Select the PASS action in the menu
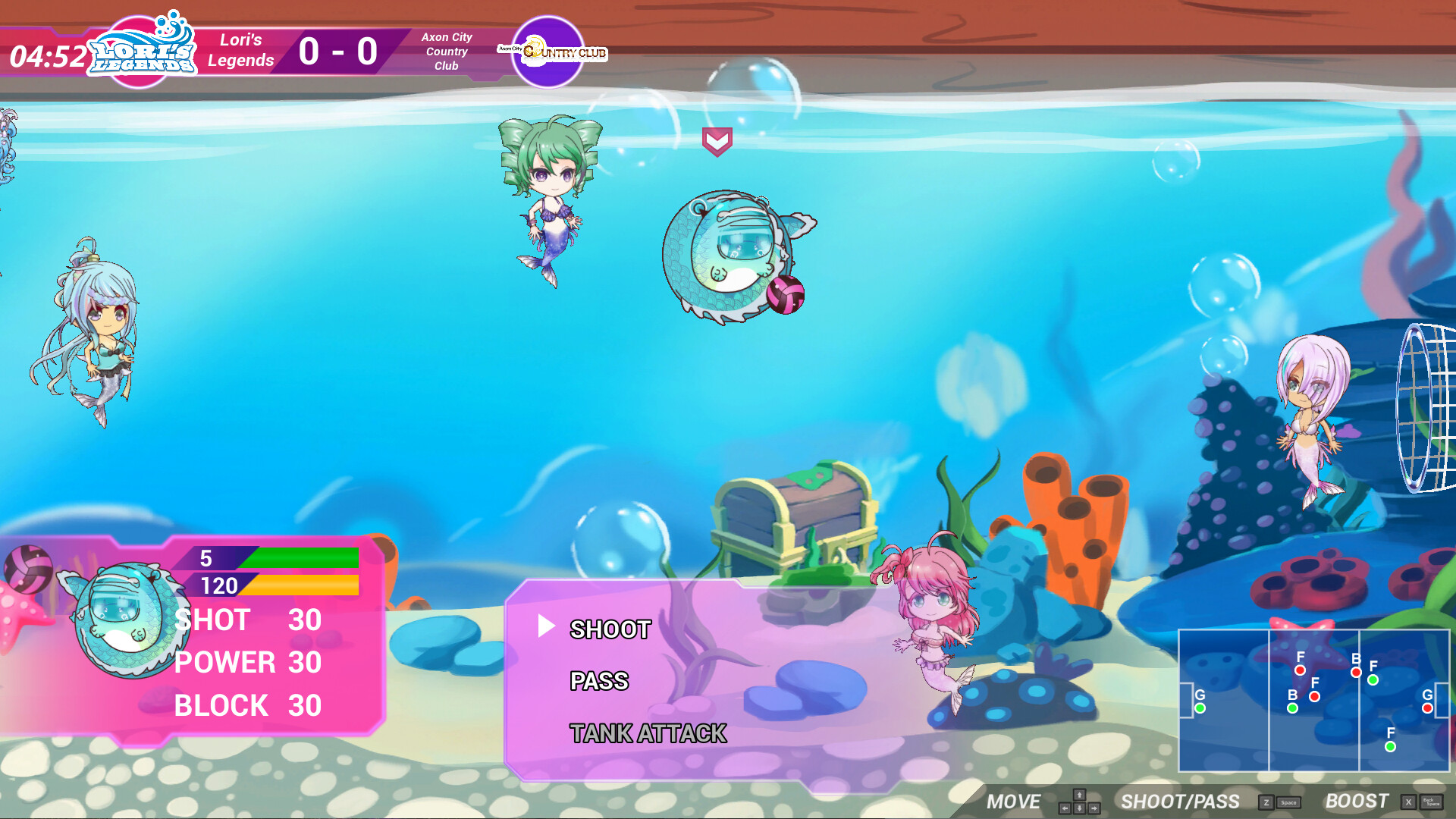The image size is (1456, 819). [599, 682]
